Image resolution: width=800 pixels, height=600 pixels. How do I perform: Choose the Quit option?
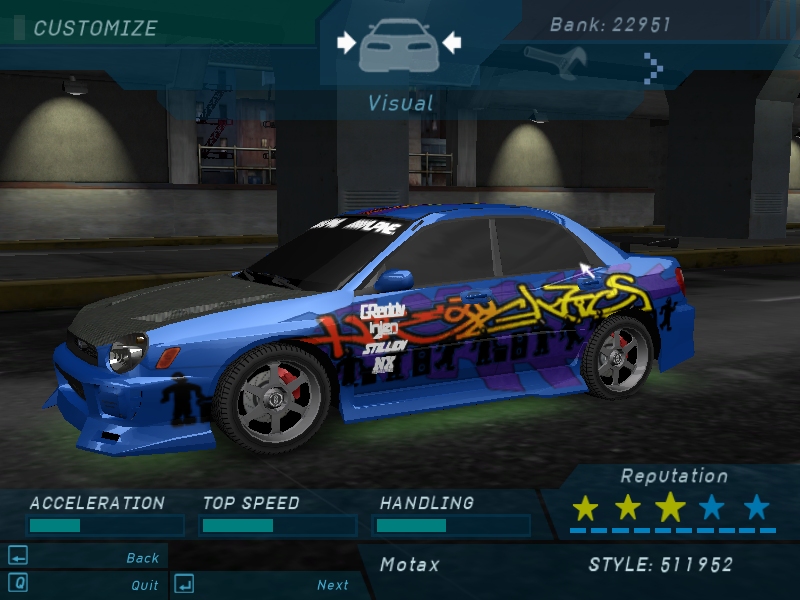click(144, 585)
